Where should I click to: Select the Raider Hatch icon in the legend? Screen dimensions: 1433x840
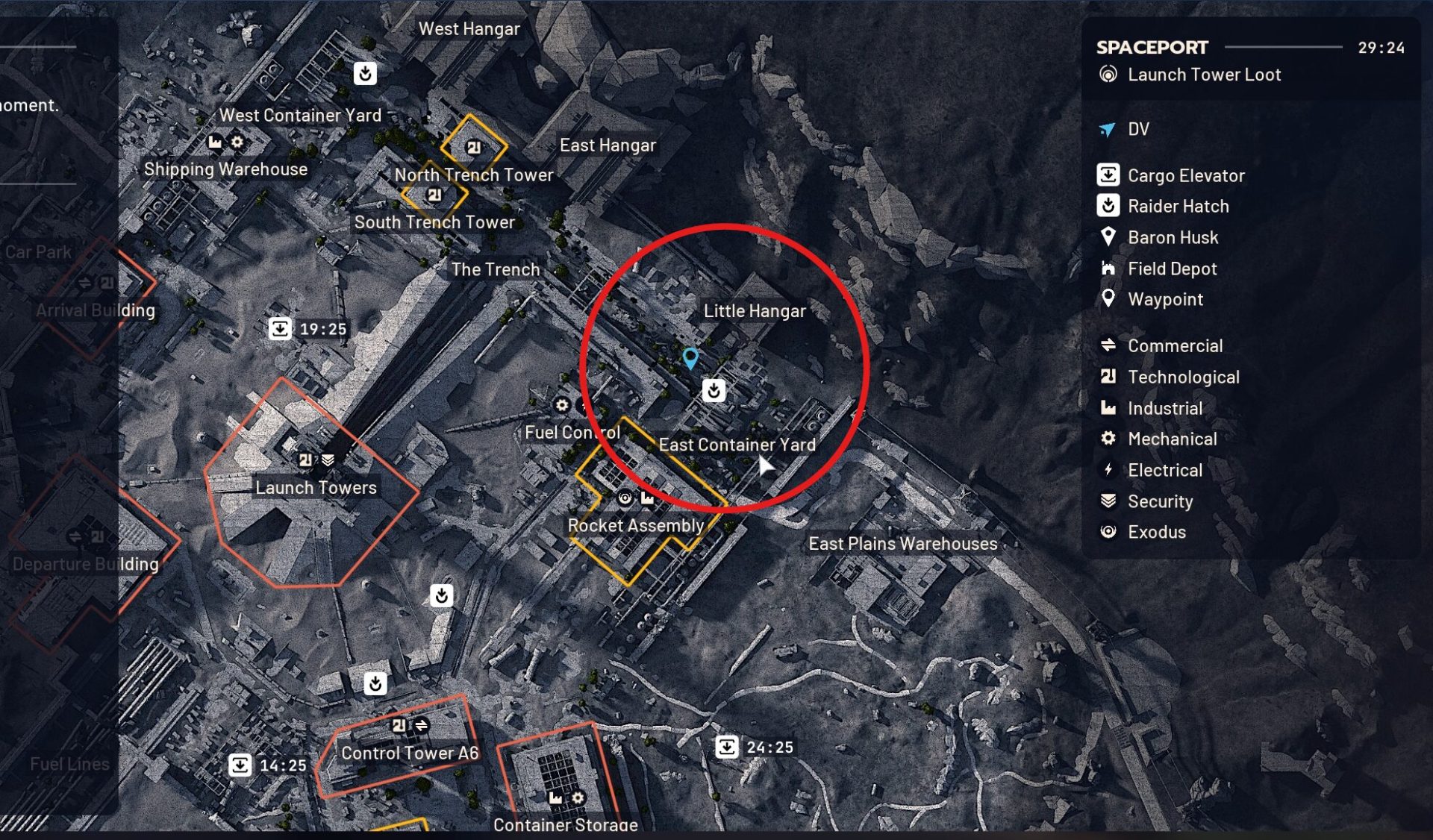(x=1110, y=206)
